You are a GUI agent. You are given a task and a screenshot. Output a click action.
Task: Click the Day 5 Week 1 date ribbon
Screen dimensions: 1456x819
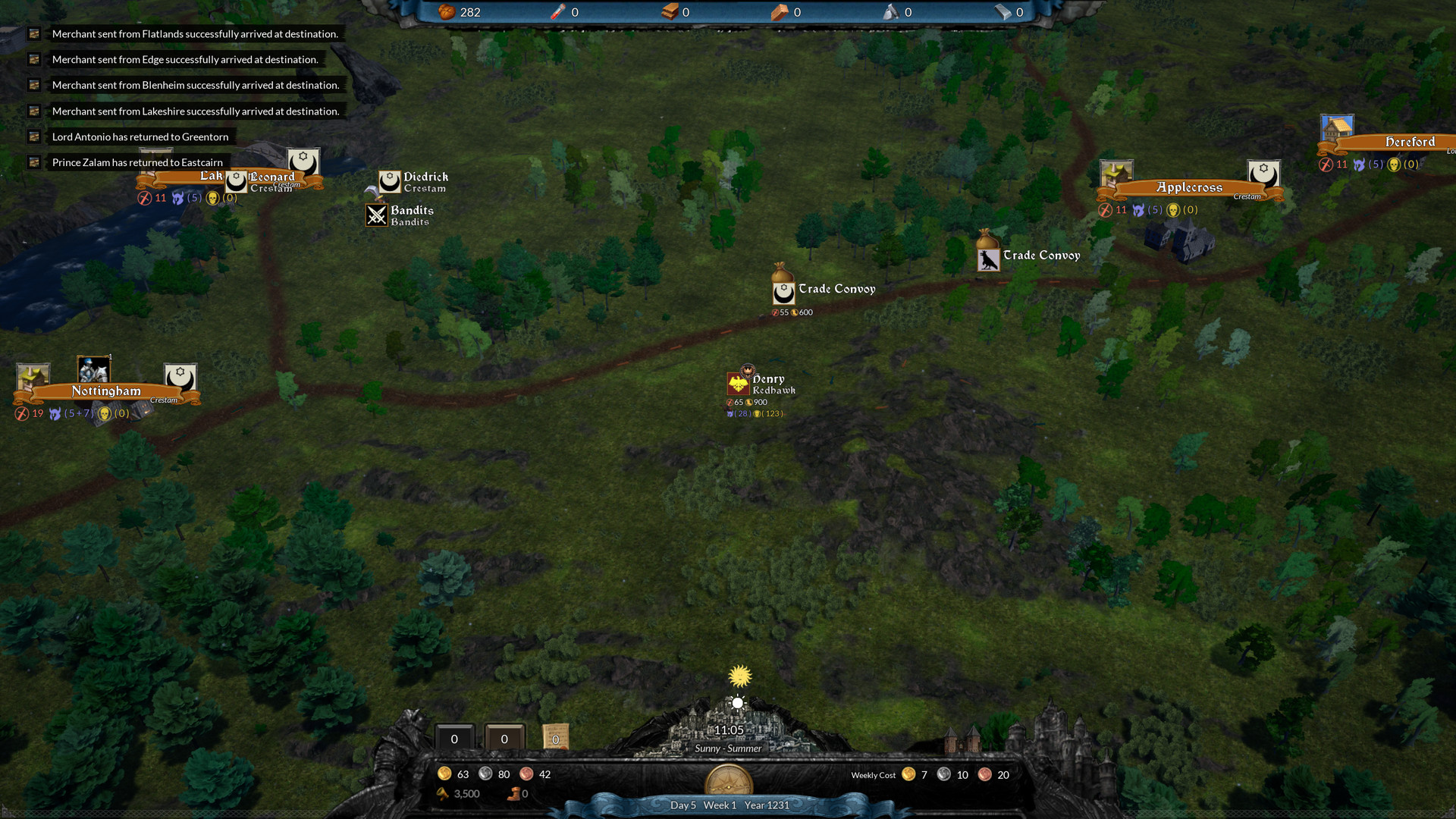[x=729, y=805]
